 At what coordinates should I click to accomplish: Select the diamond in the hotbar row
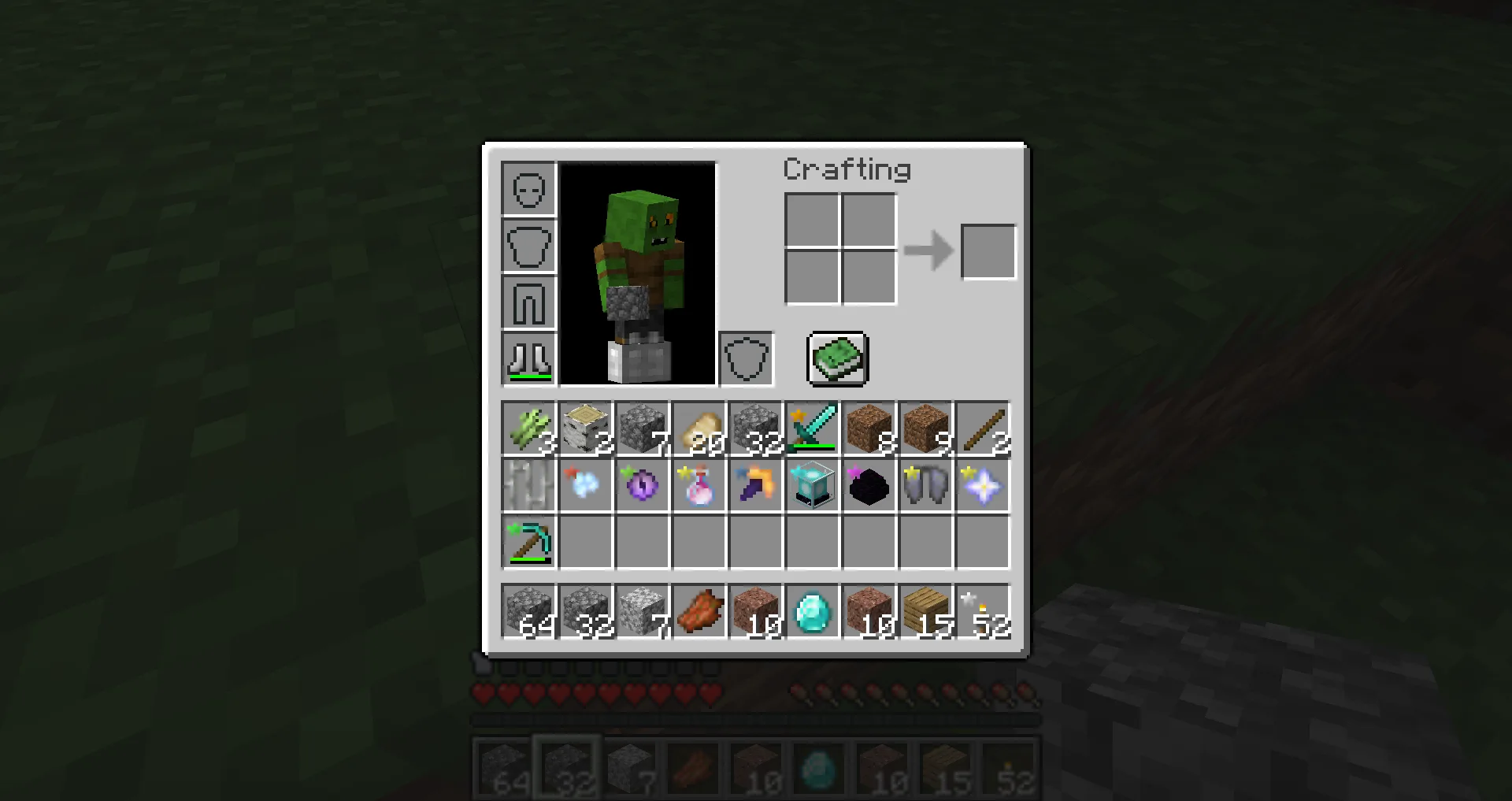pyautogui.click(x=812, y=610)
